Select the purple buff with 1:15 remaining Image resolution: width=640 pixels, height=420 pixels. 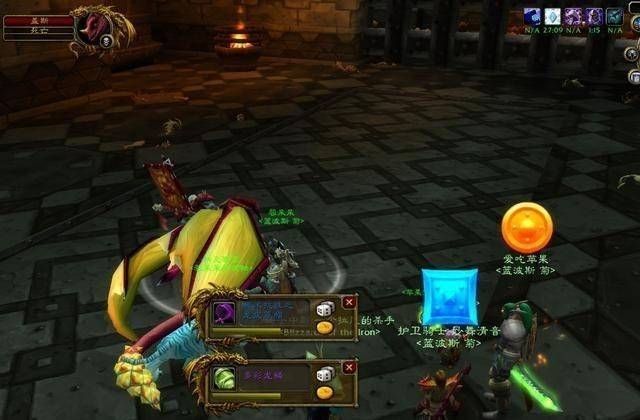[594, 16]
